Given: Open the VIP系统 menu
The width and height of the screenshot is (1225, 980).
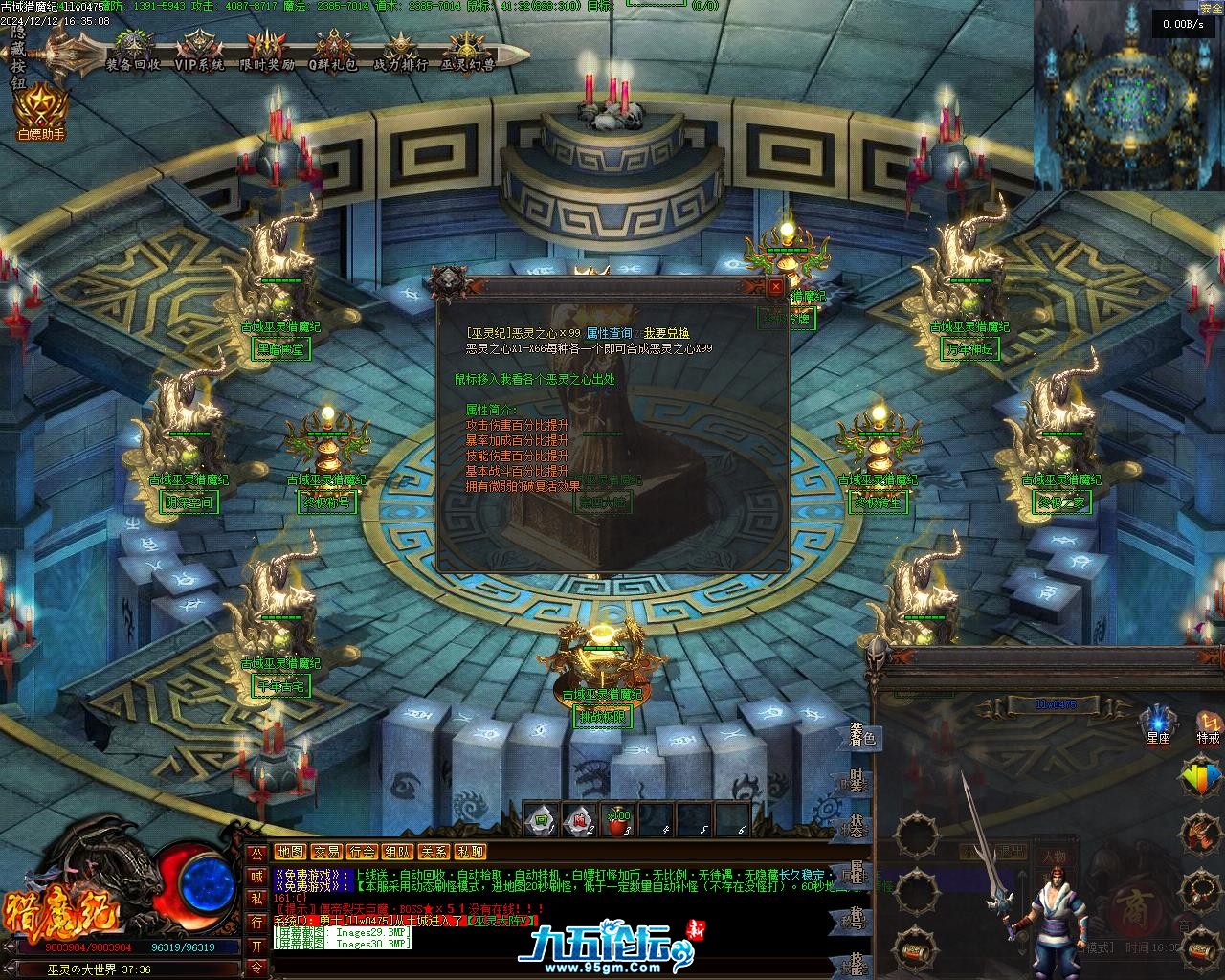Looking at the screenshot, I should [199, 53].
